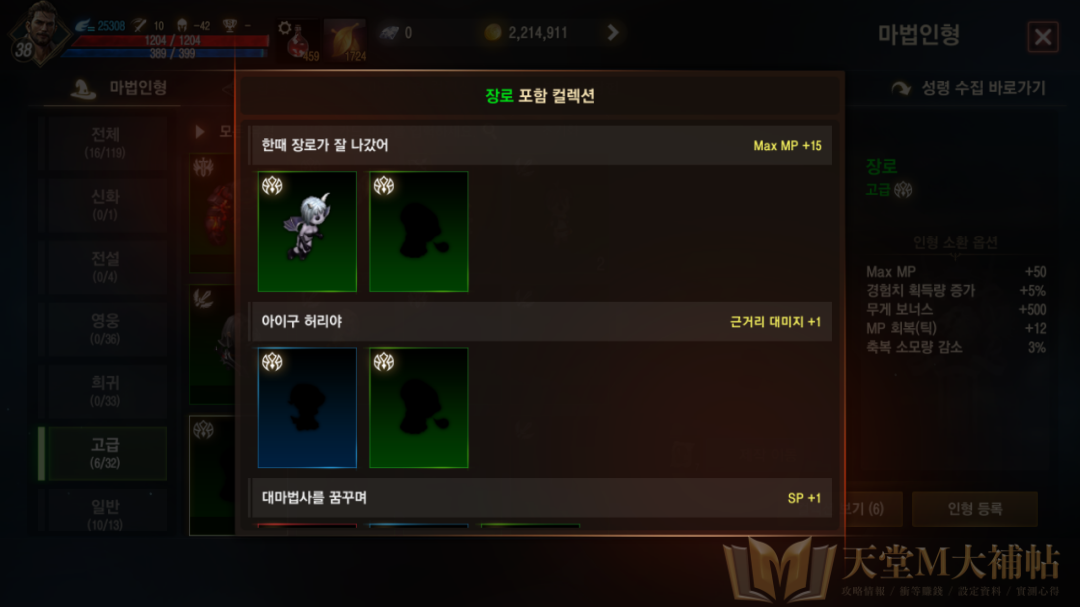Close the magic doll window
Image resolution: width=1080 pixels, height=607 pixels.
point(1042,38)
